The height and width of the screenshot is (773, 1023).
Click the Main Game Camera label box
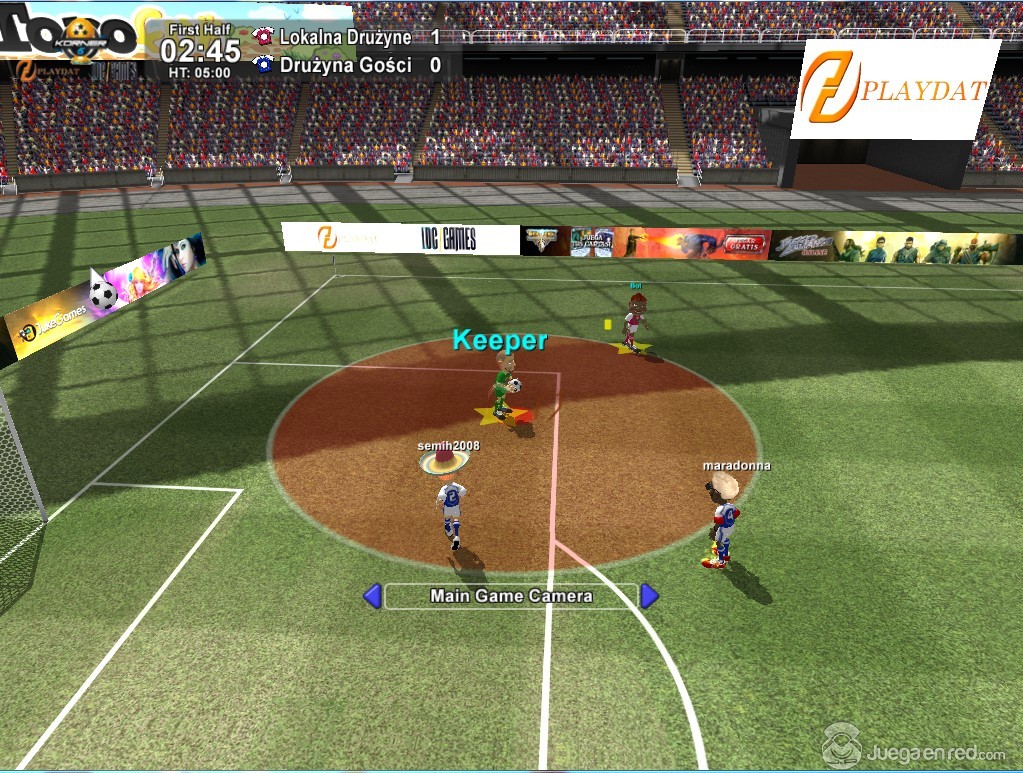[511, 596]
